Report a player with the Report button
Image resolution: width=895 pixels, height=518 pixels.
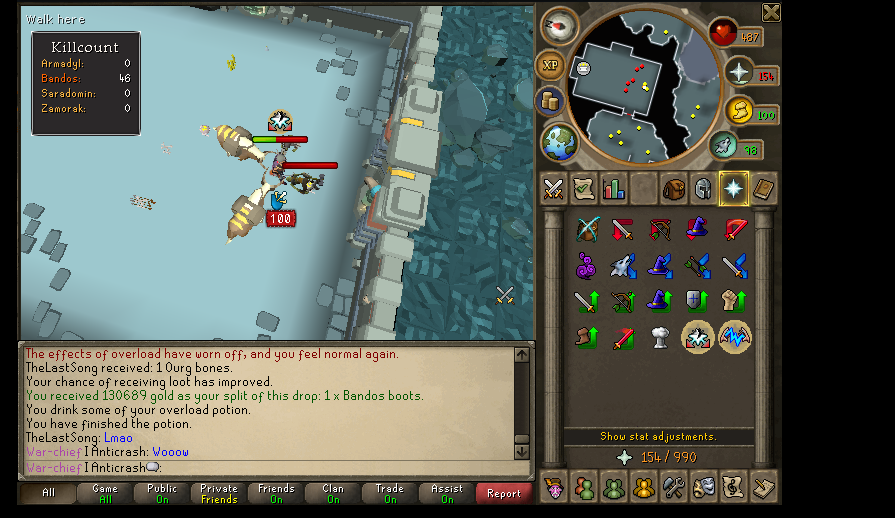point(504,493)
